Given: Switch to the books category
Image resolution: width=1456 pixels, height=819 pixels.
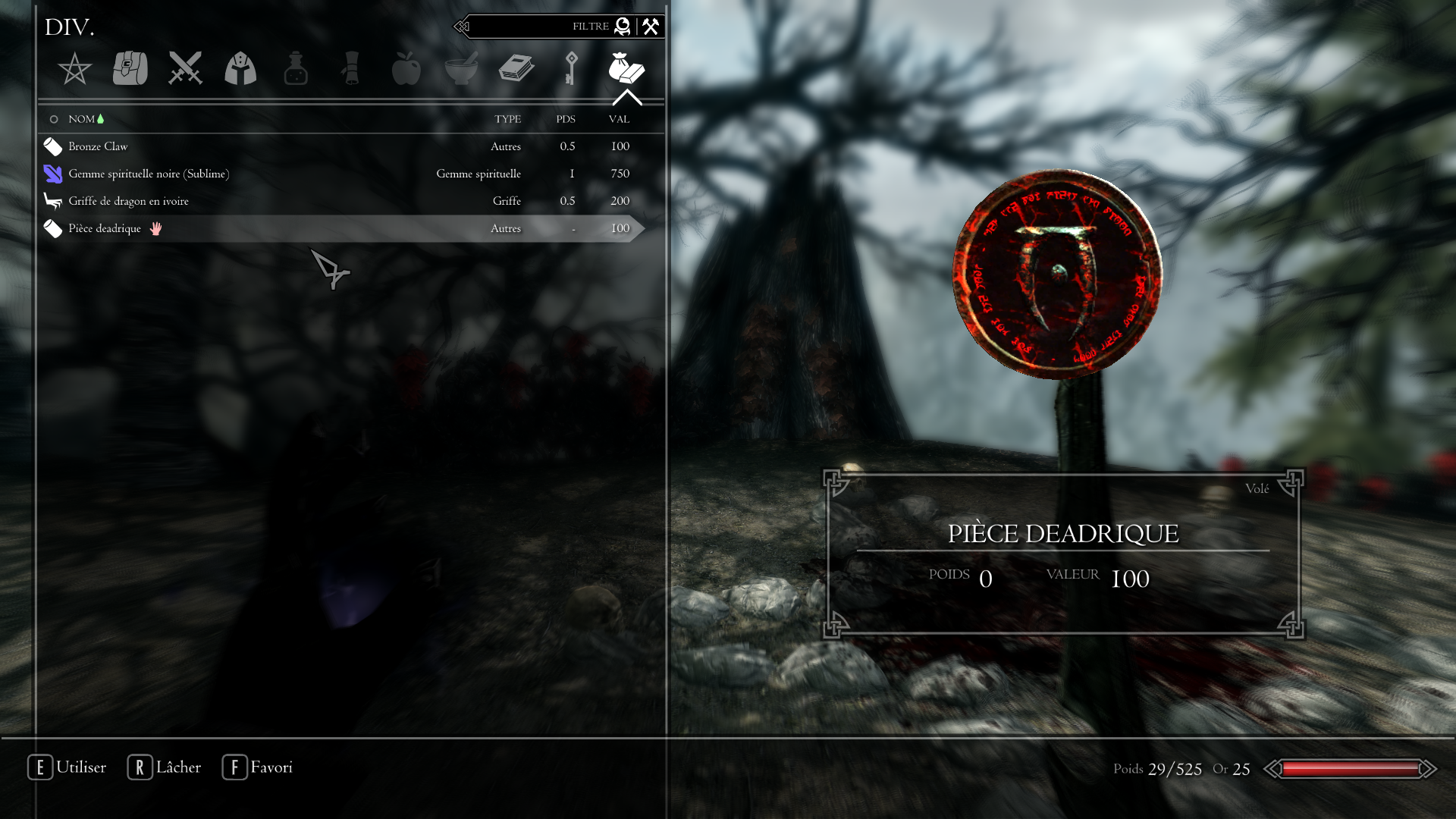Looking at the screenshot, I should pyautogui.click(x=516, y=68).
